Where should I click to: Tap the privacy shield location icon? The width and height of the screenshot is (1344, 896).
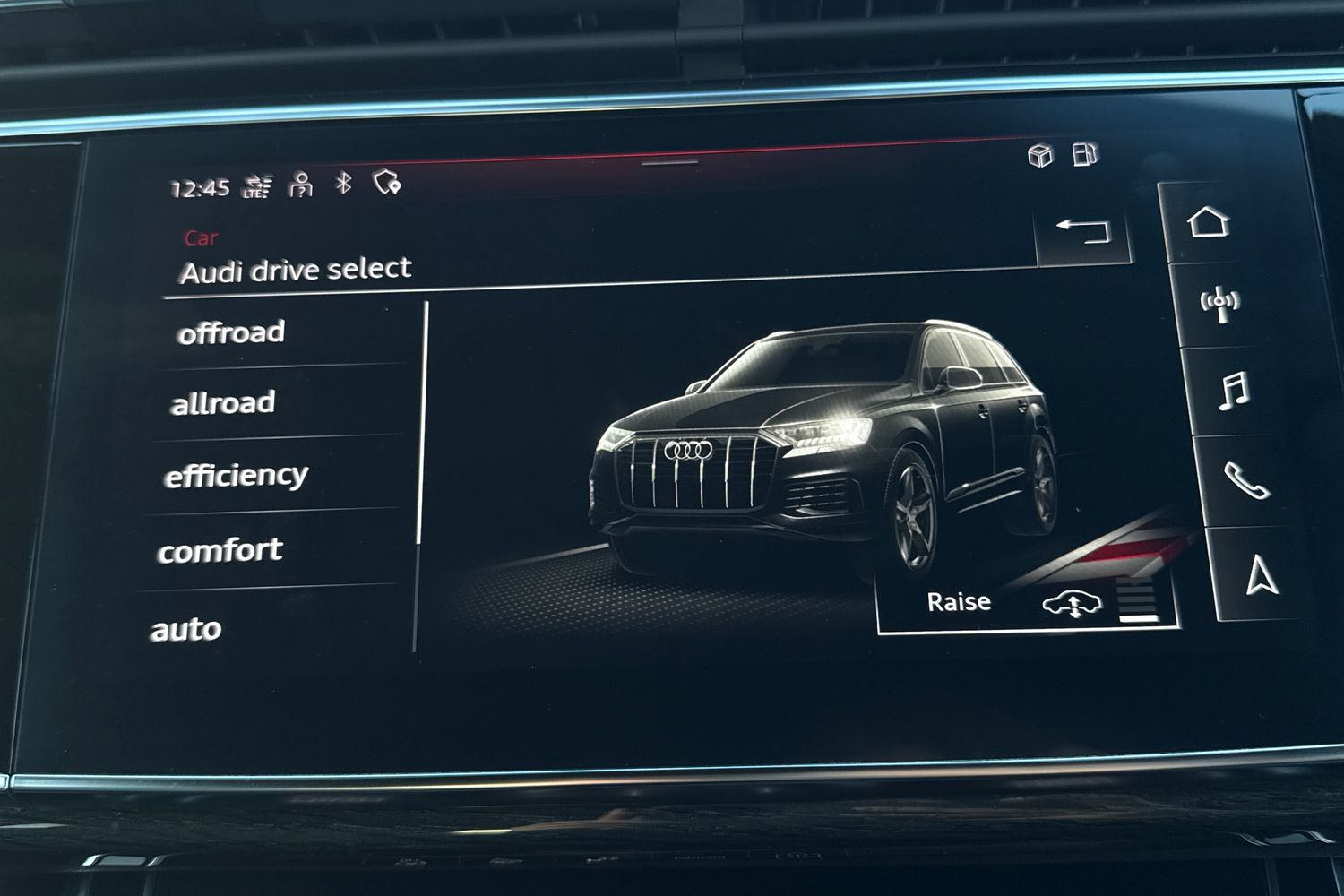[387, 184]
